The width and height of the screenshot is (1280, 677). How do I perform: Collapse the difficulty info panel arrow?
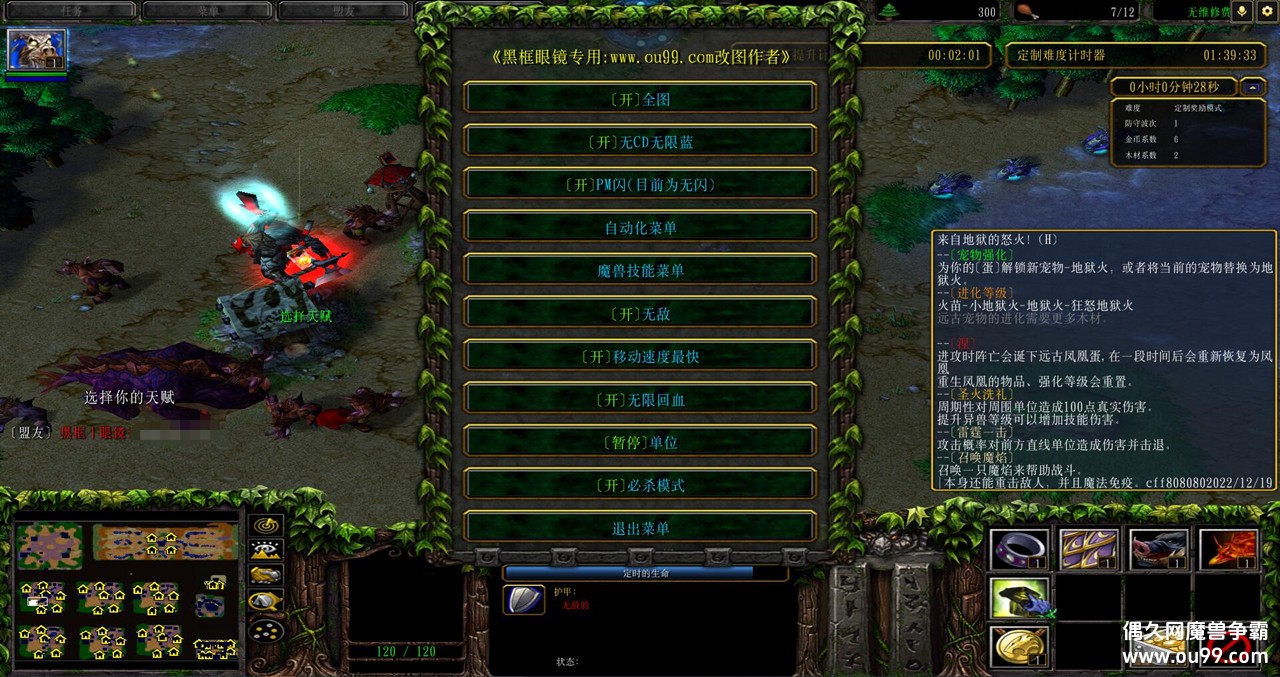point(1253,87)
